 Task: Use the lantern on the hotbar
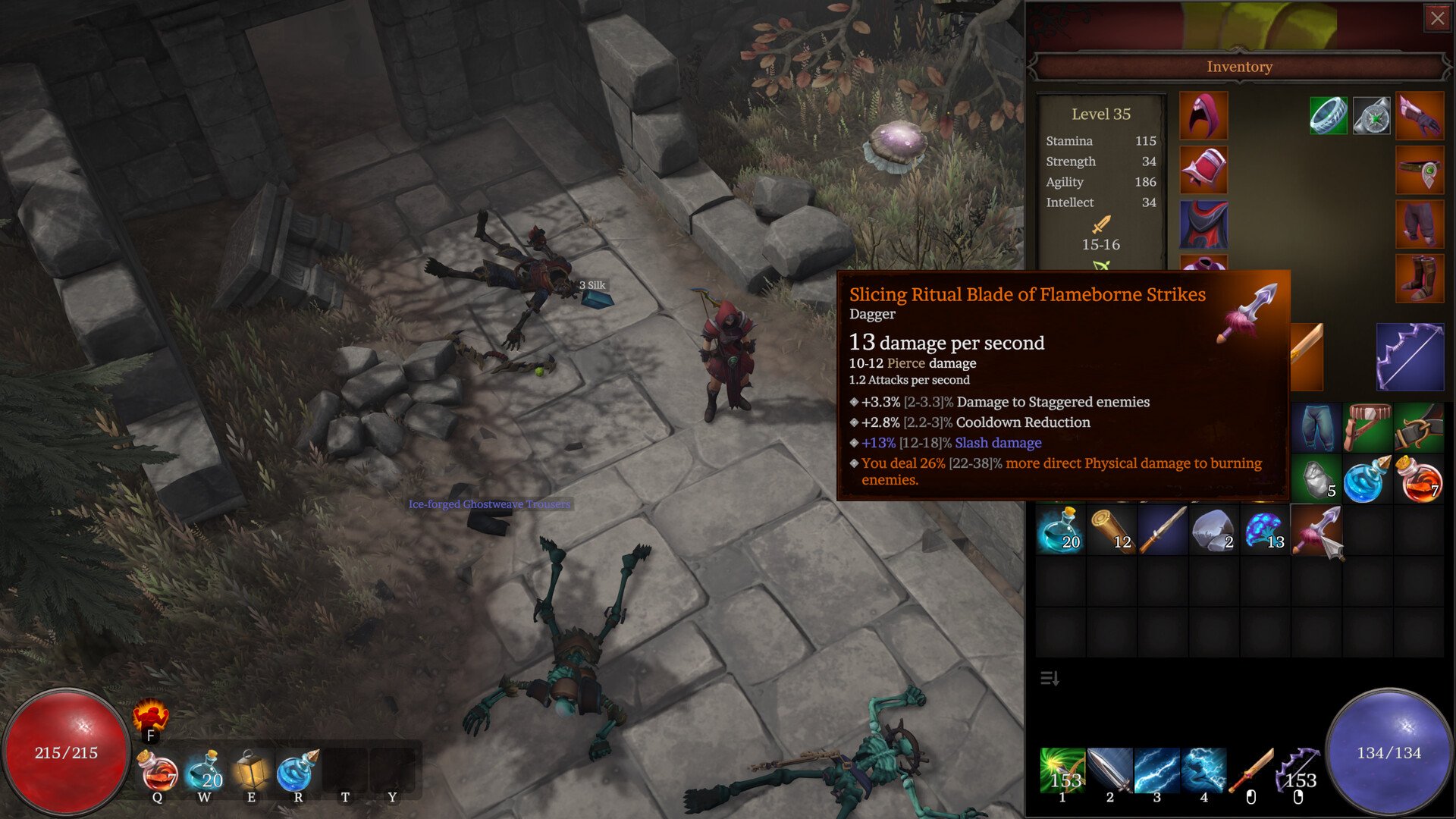tap(251, 770)
